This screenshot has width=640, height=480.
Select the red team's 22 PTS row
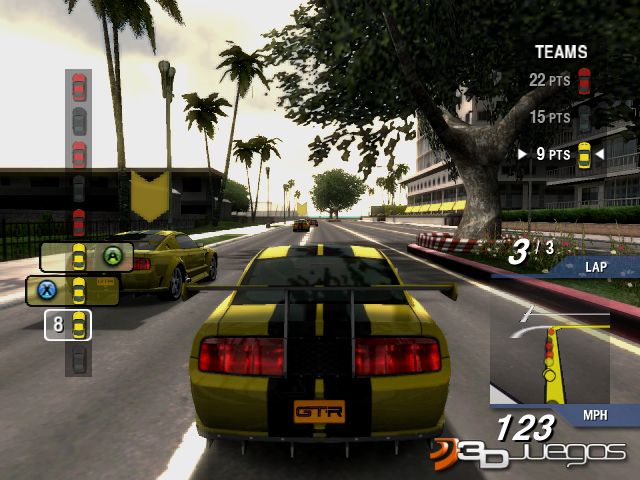click(x=560, y=81)
